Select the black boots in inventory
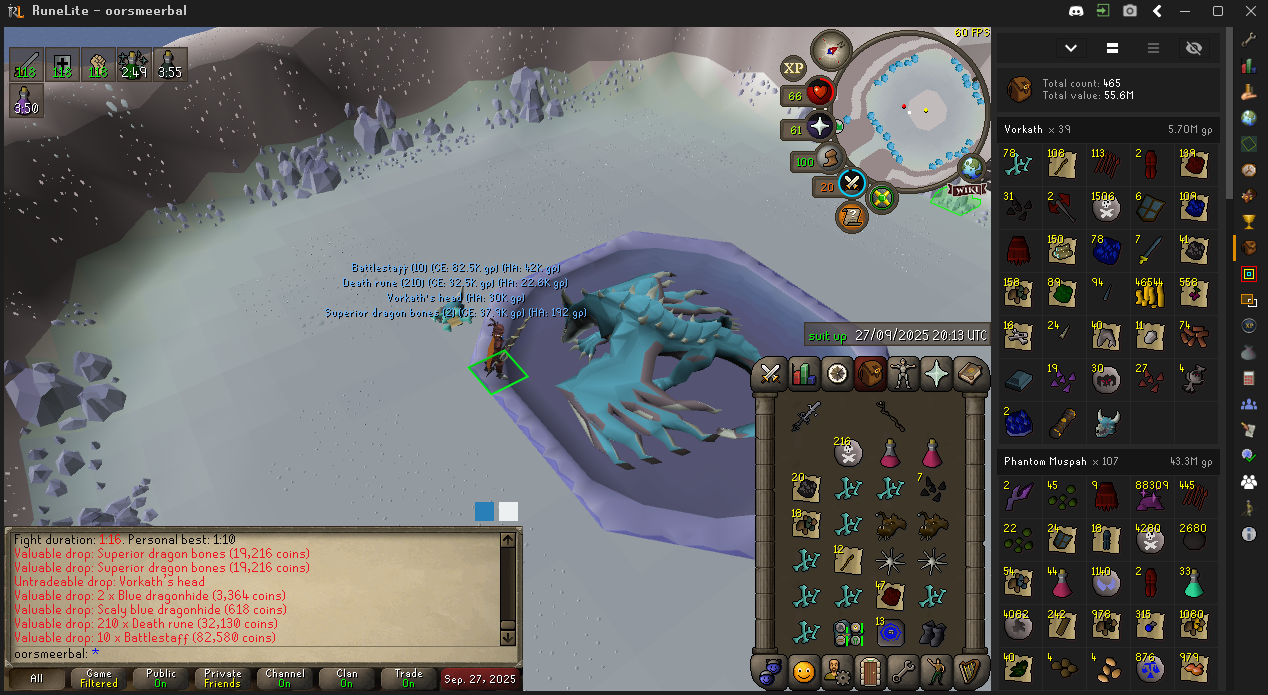Screen dimensions: 1268x695 pyautogui.click(x=933, y=632)
